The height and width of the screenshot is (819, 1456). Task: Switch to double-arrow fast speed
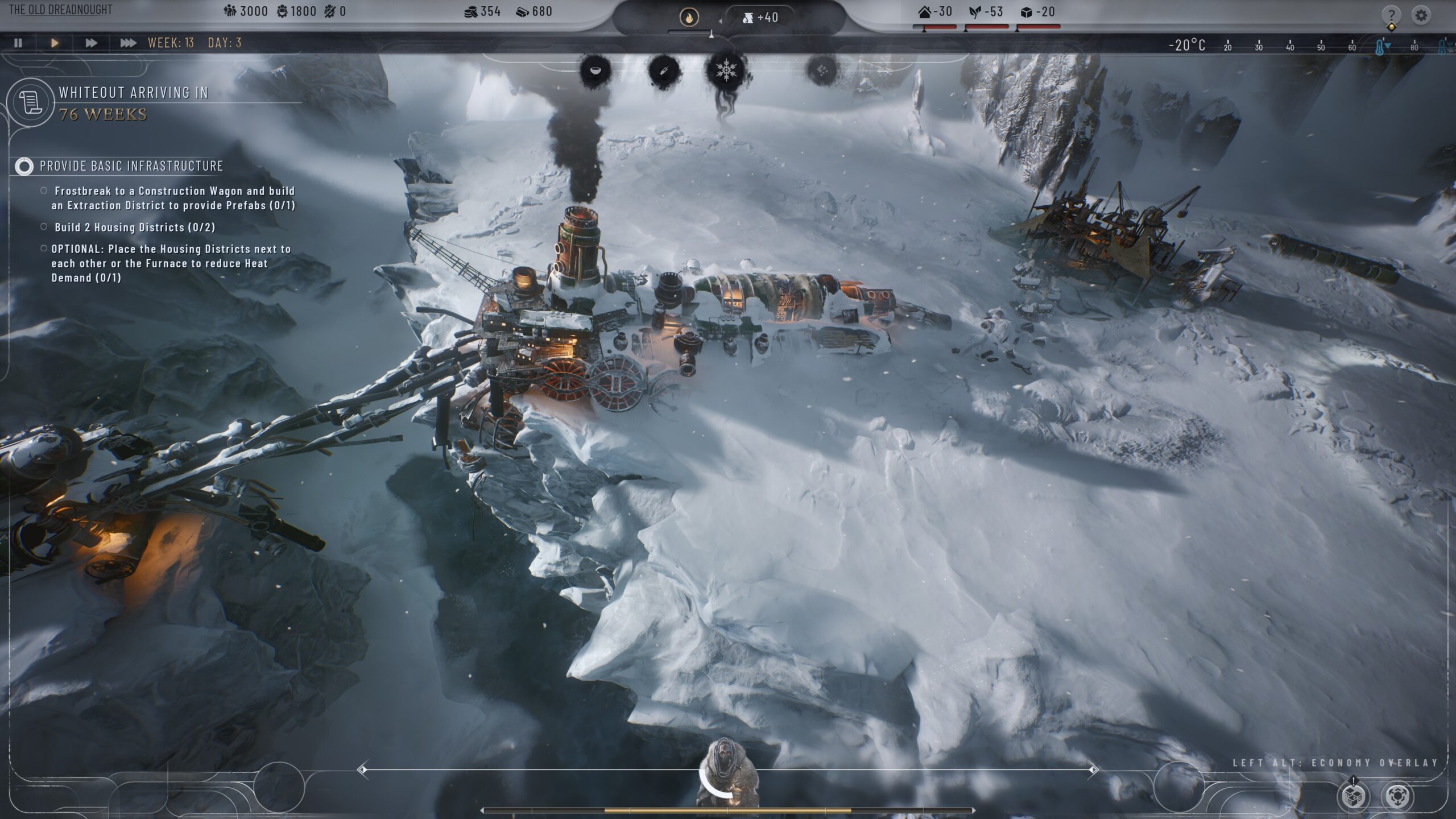pyautogui.click(x=91, y=43)
